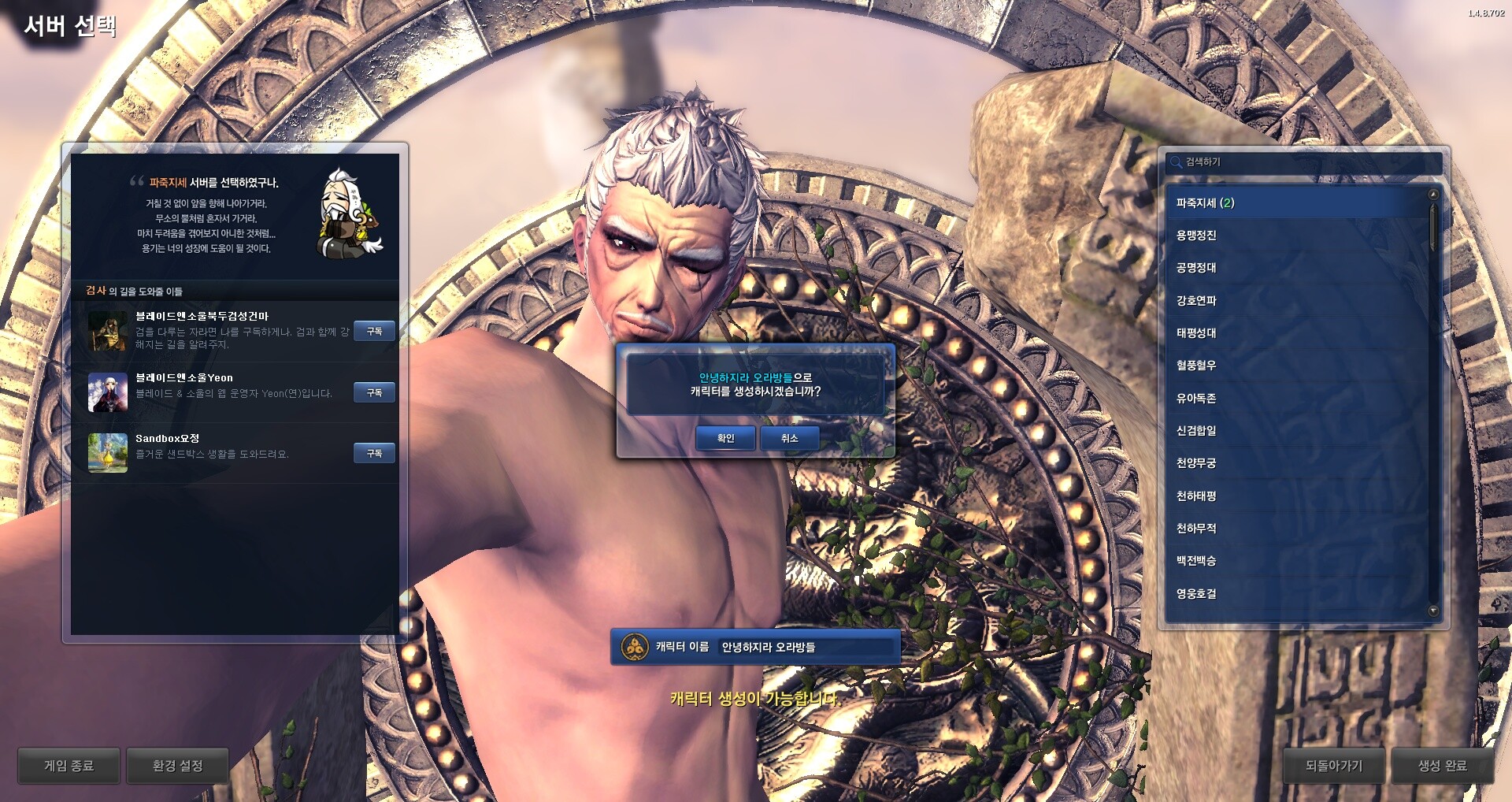Confirm character creation with 확인 button
Viewport: 1512px width, 802px height.
tap(725, 438)
